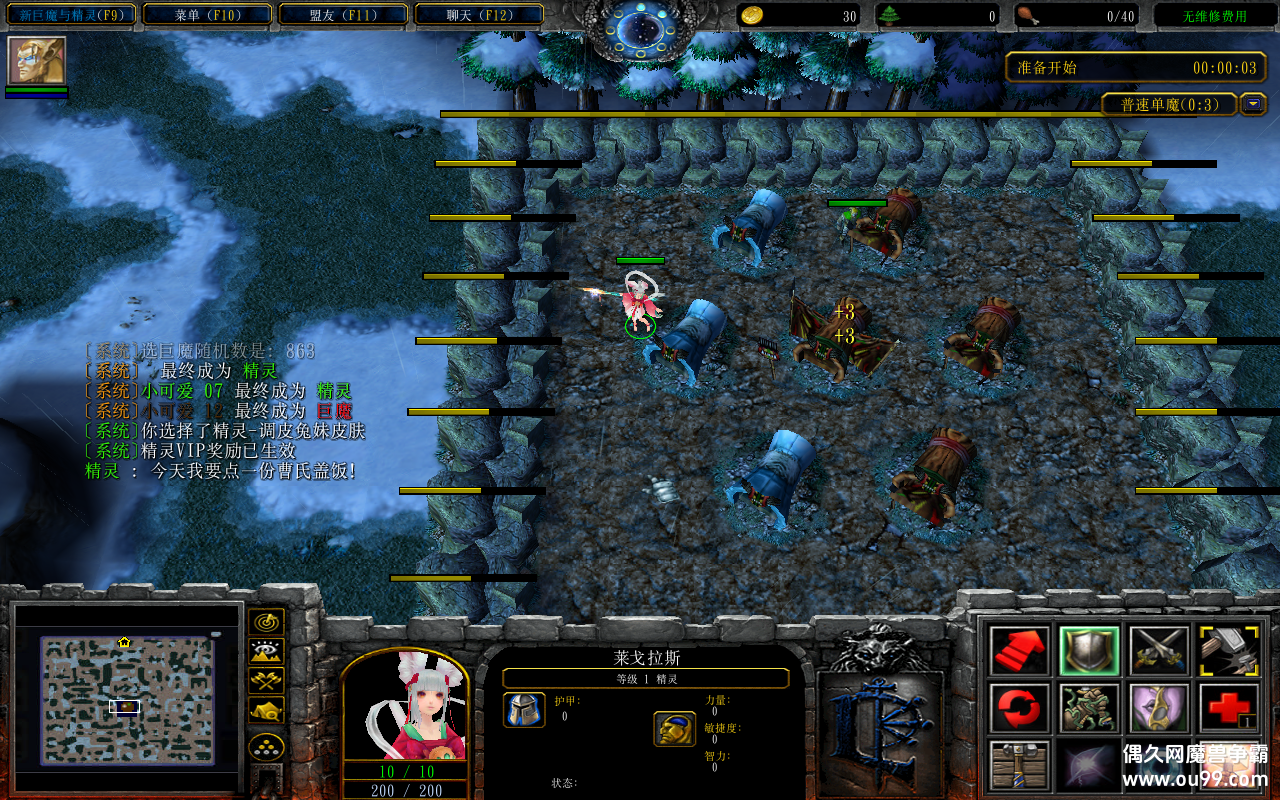Activate the minimap signal ping button
This screenshot has height=800, width=1280.
click(x=266, y=623)
